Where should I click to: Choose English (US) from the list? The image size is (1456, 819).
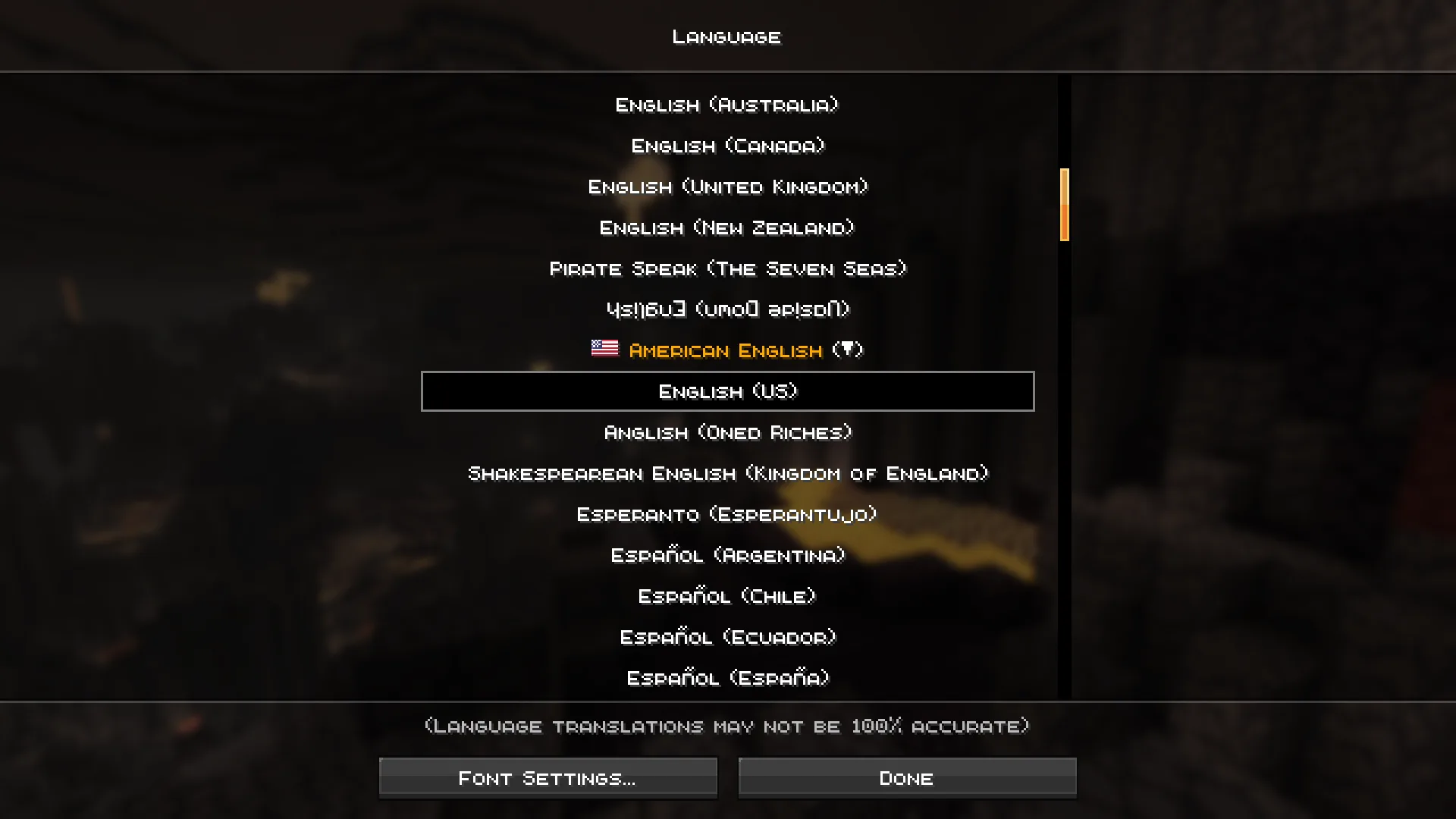click(727, 391)
